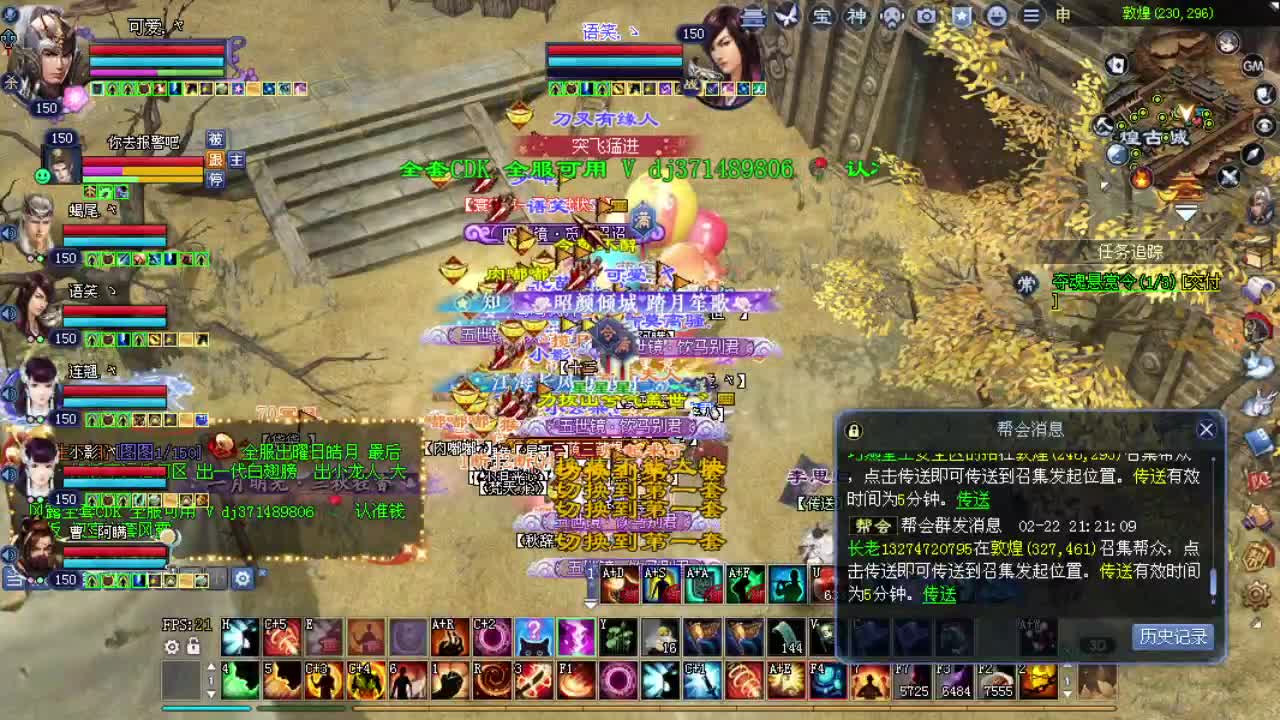Click the smiley emote icon in the top toolbar
The image size is (1280, 720).
point(998,17)
